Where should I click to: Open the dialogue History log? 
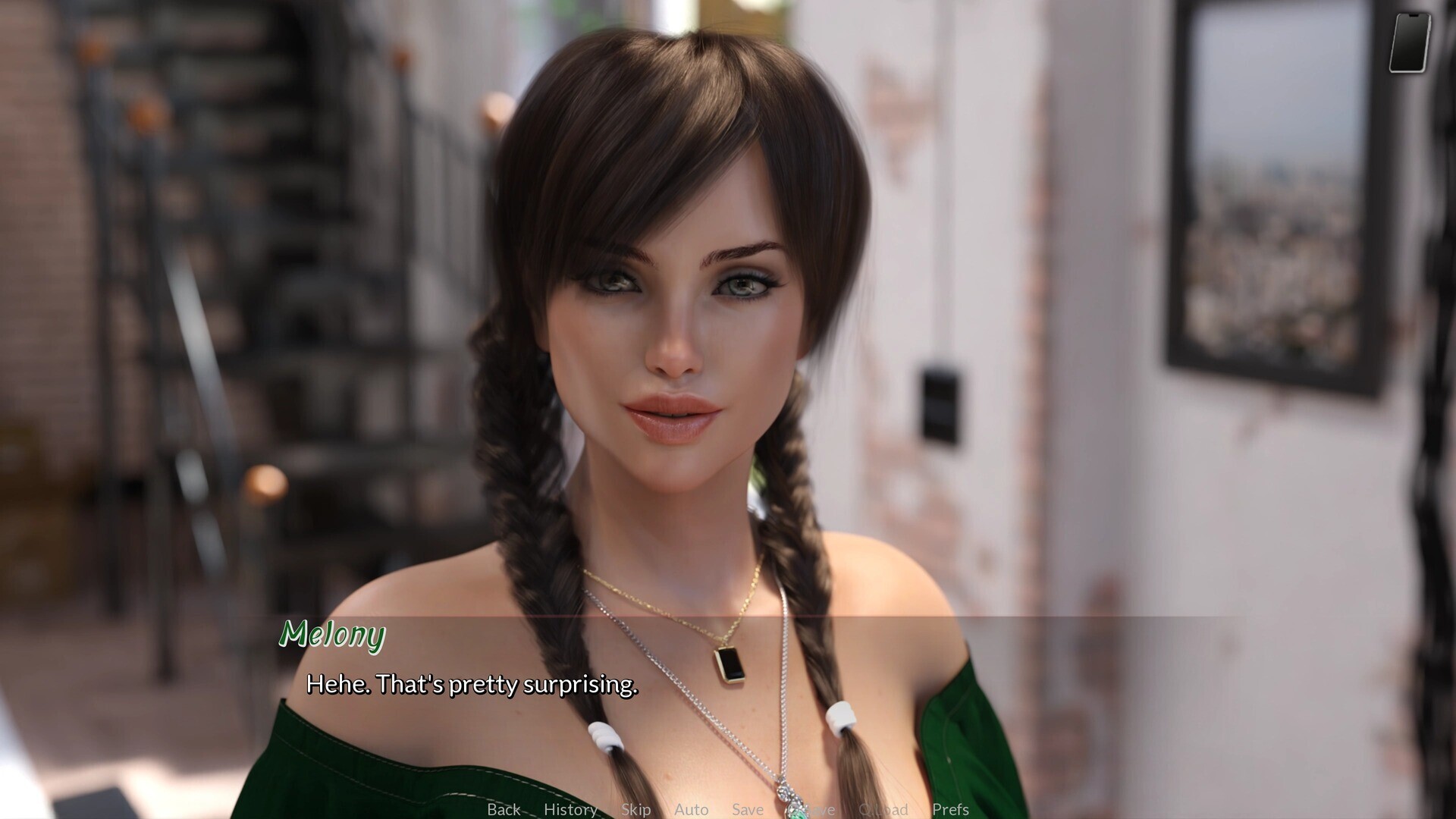pos(570,809)
